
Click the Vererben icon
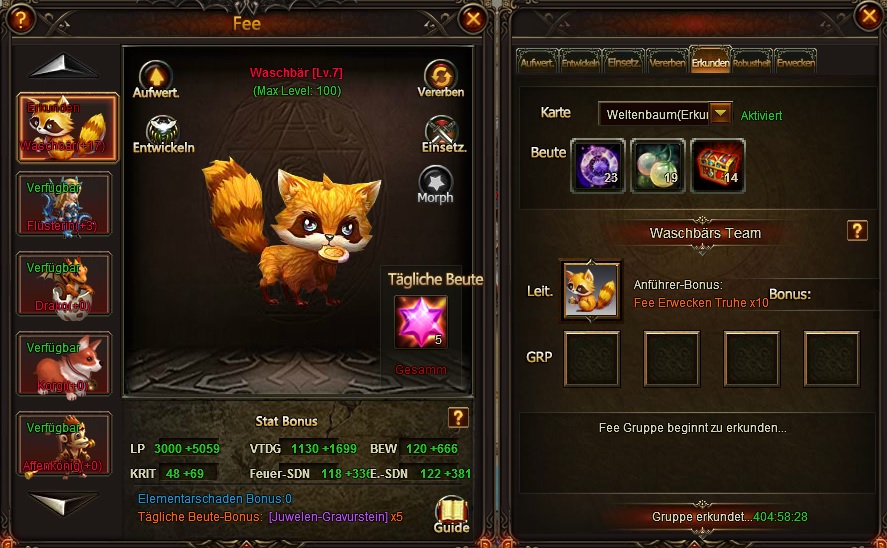pyautogui.click(x=440, y=77)
